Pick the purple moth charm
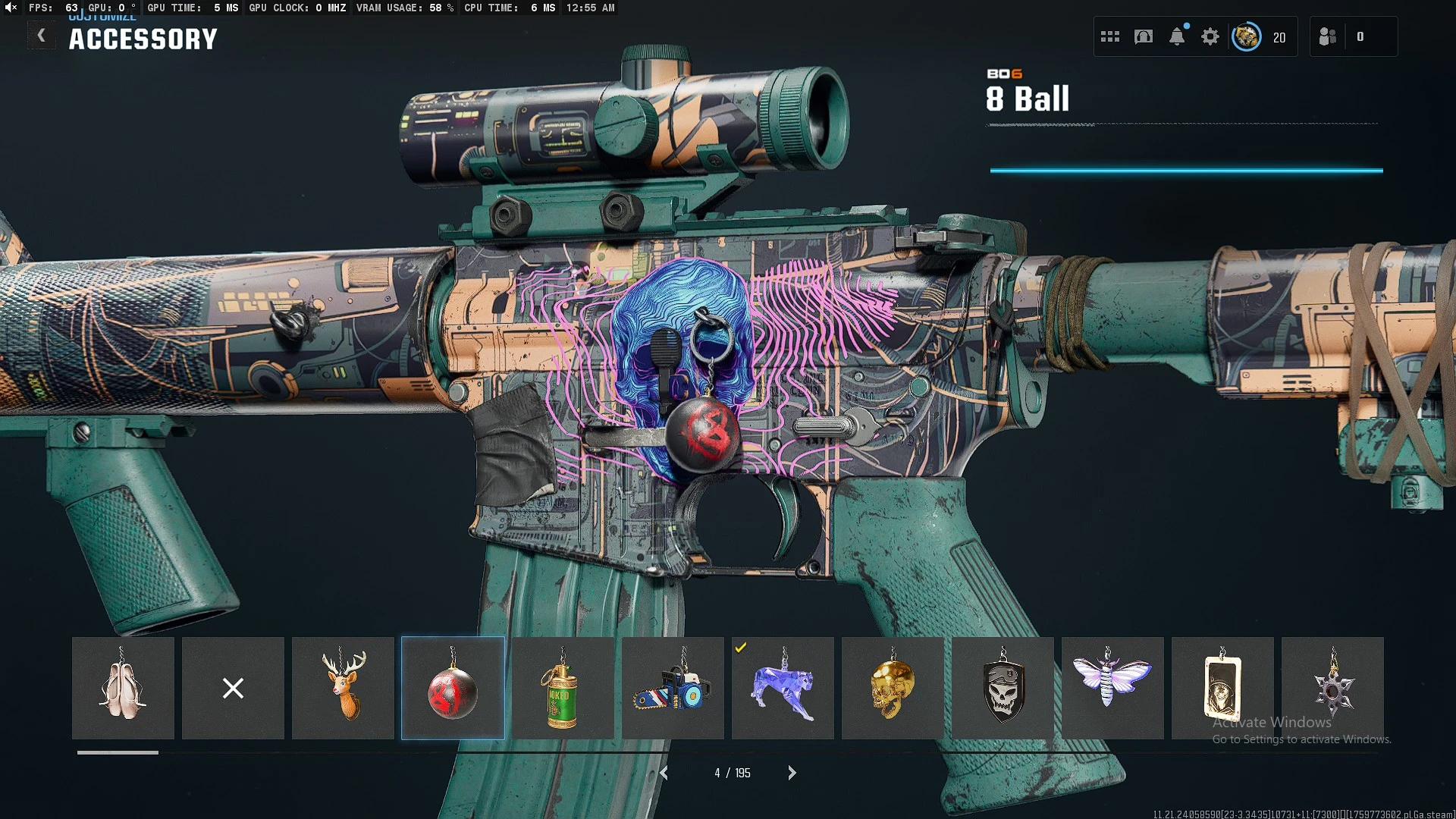 (x=1112, y=688)
